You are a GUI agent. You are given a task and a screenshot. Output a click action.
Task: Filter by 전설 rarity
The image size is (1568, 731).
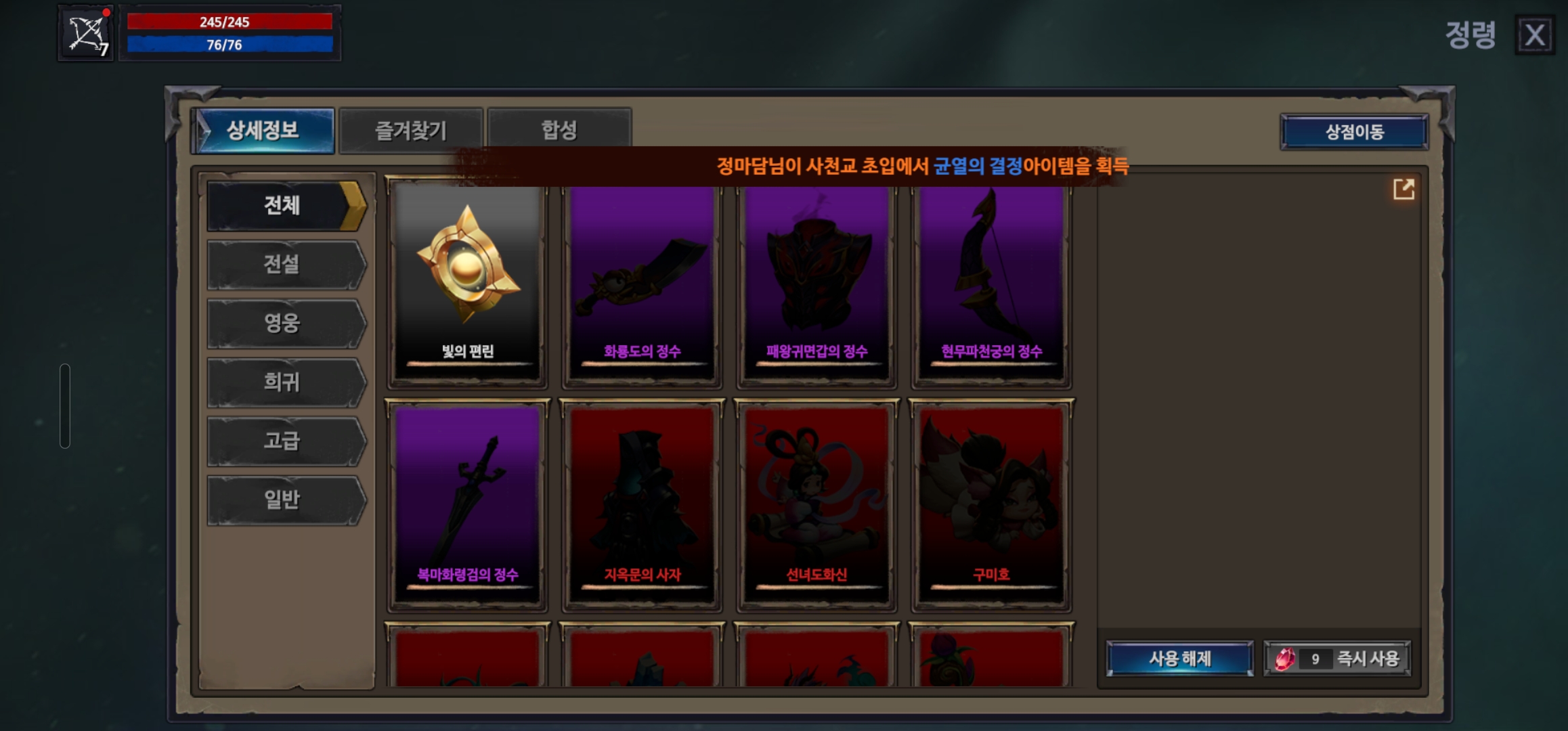(x=284, y=265)
